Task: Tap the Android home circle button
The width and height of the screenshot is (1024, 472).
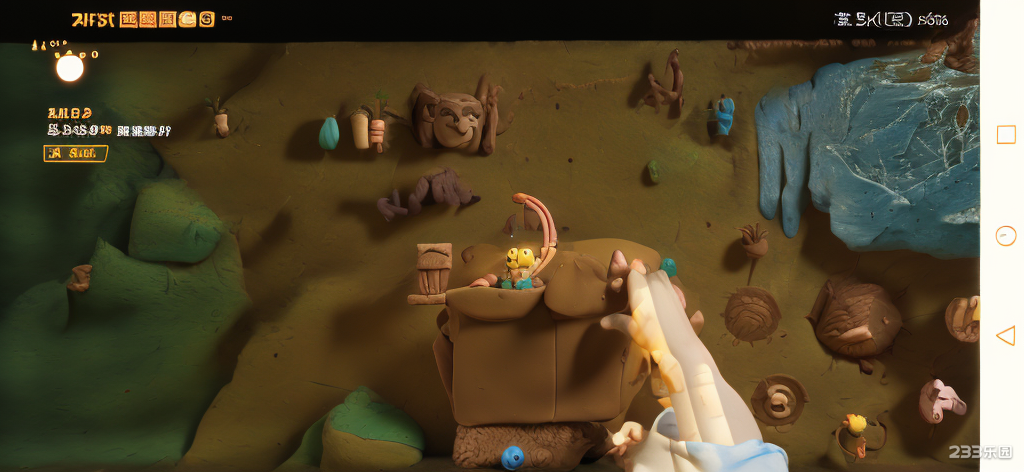Action: click(1006, 235)
